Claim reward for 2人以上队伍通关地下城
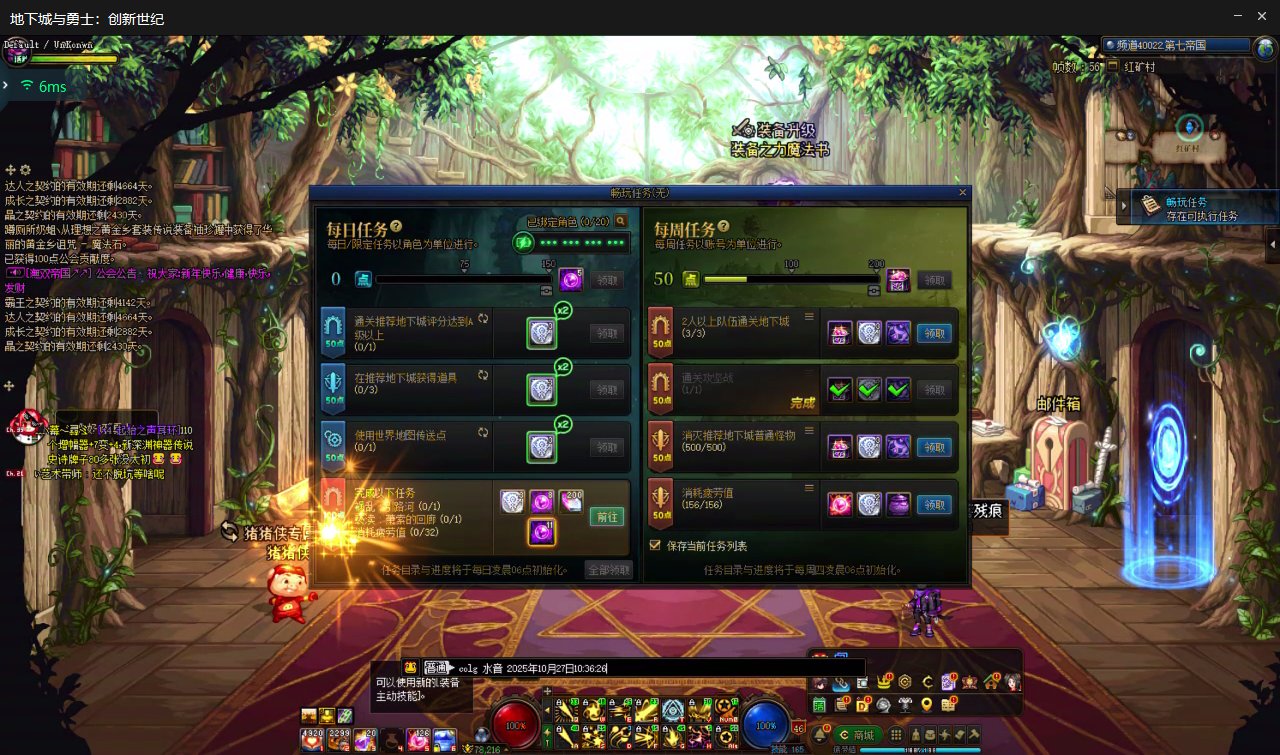Image resolution: width=1280 pixels, height=755 pixels. [934, 334]
